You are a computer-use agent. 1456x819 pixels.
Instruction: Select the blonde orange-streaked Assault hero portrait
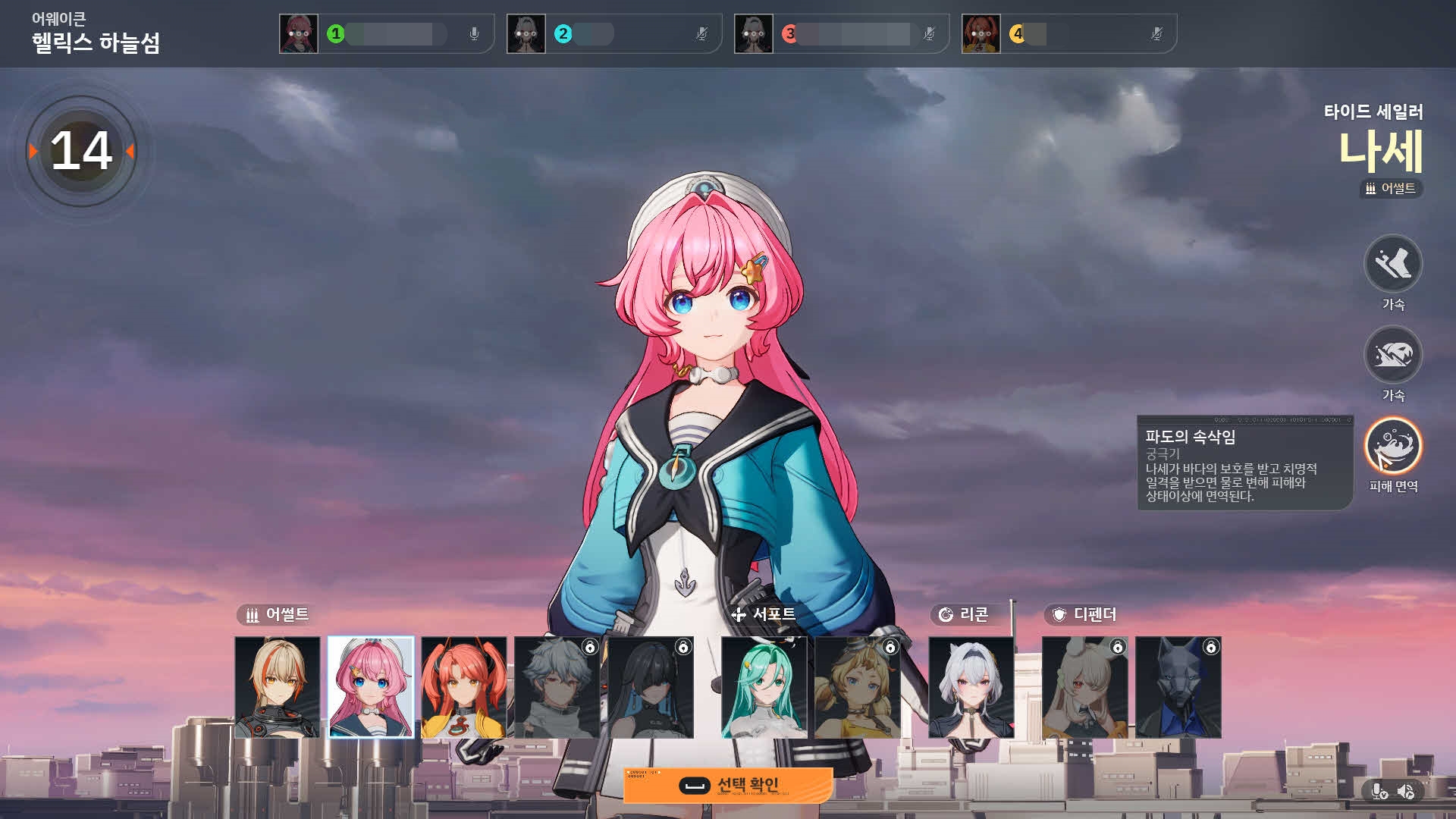tap(278, 687)
